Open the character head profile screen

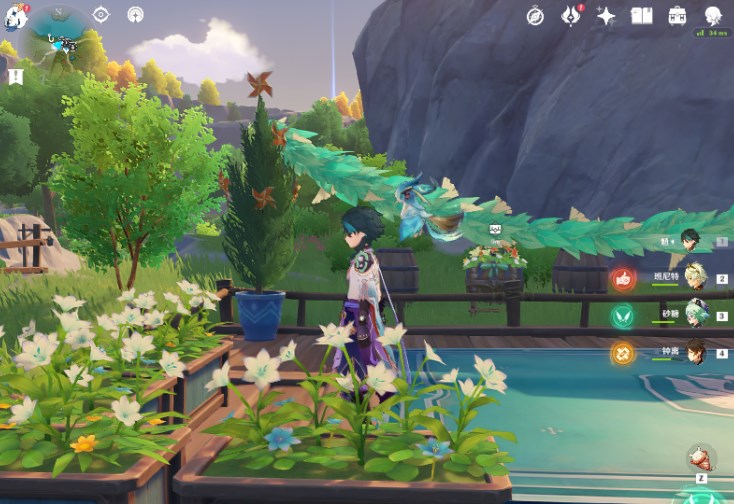(713, 15)
